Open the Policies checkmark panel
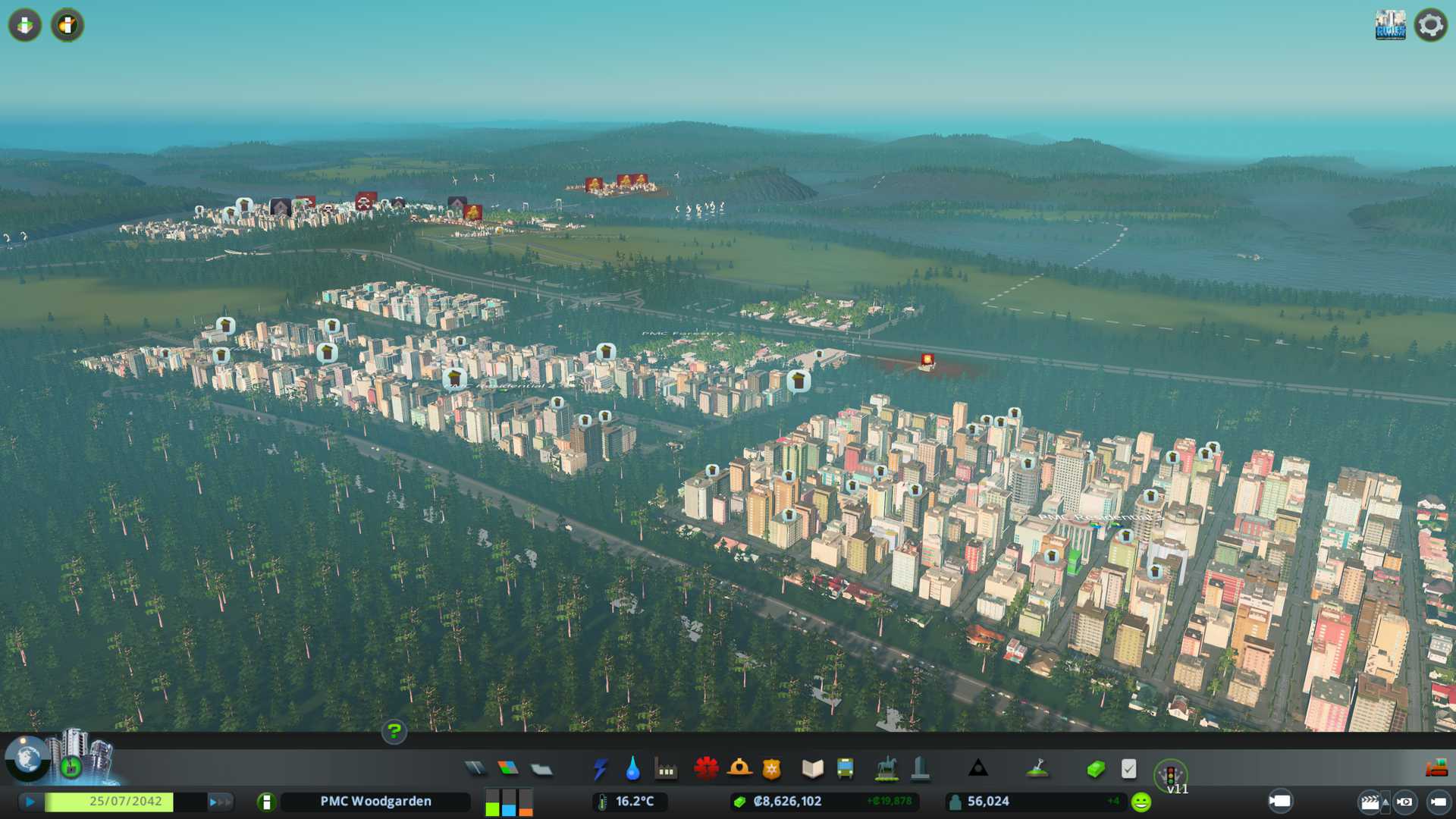The width and height of the screenshot is (1456, 819). 1128,769
